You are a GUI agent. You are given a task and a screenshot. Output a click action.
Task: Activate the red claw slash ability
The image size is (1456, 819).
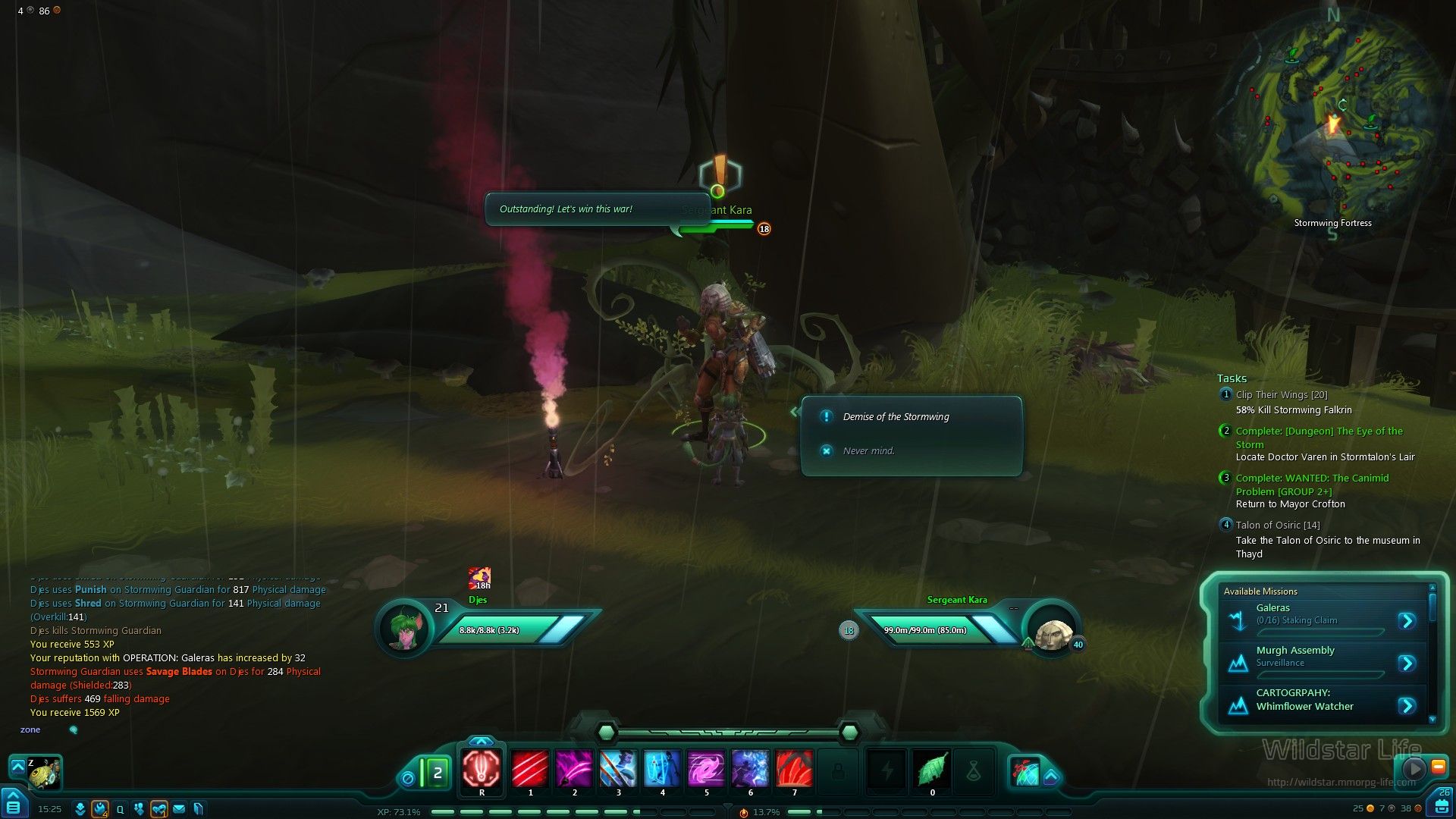point(530,767)
